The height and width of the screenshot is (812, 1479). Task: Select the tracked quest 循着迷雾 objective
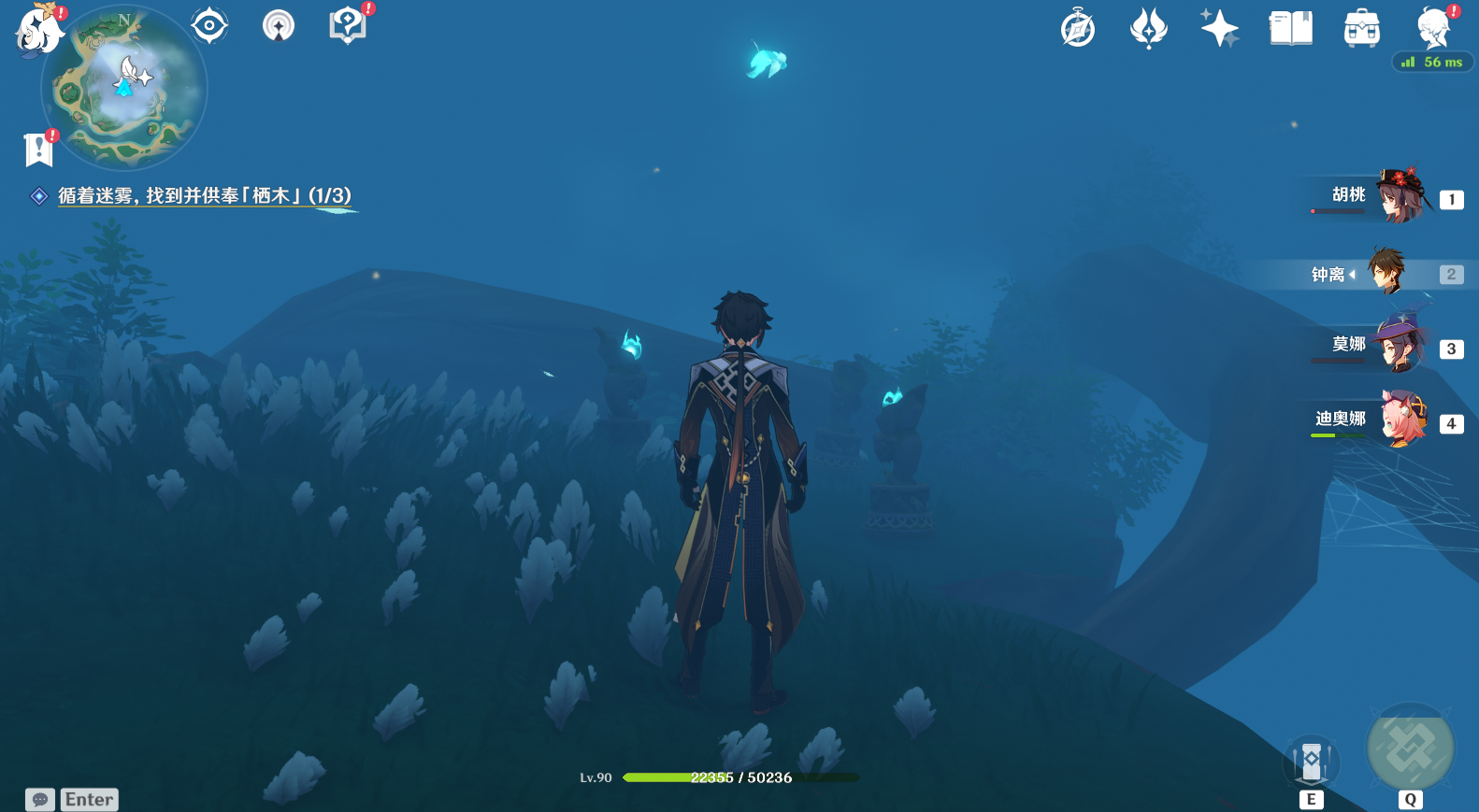click(x=204, y=195)
